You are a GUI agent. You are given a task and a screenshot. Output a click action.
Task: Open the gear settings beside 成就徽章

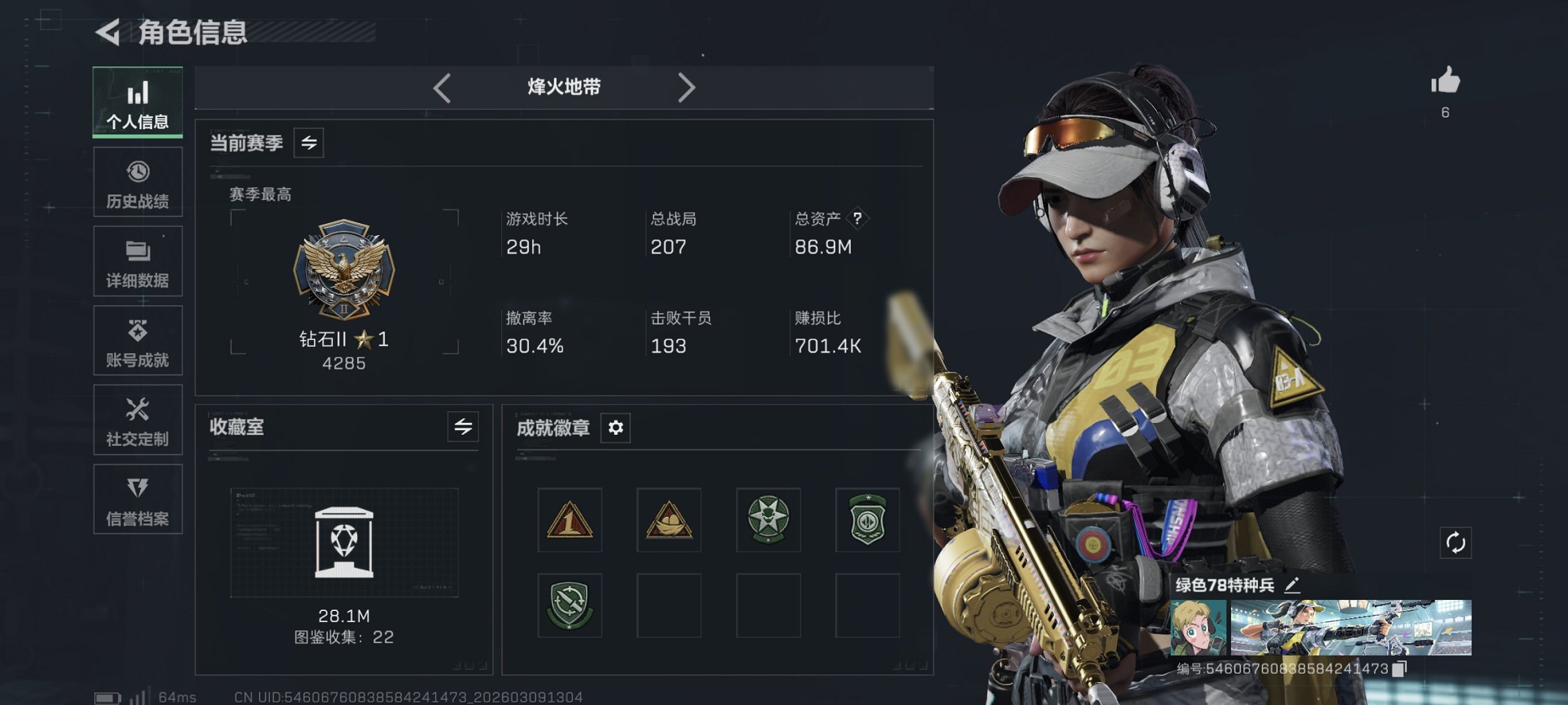(x=615, y=428)
